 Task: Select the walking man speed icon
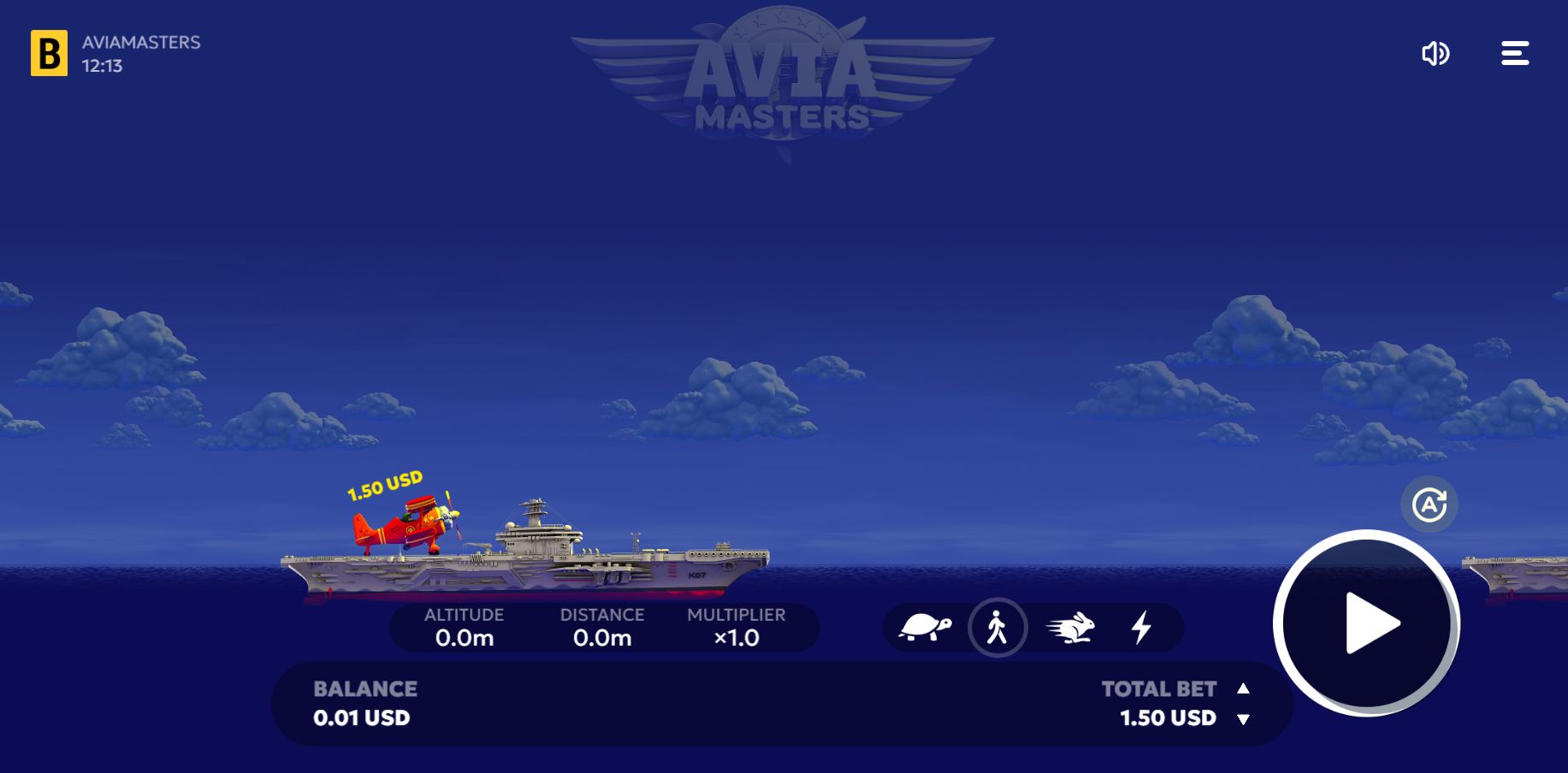click(997, 627)
